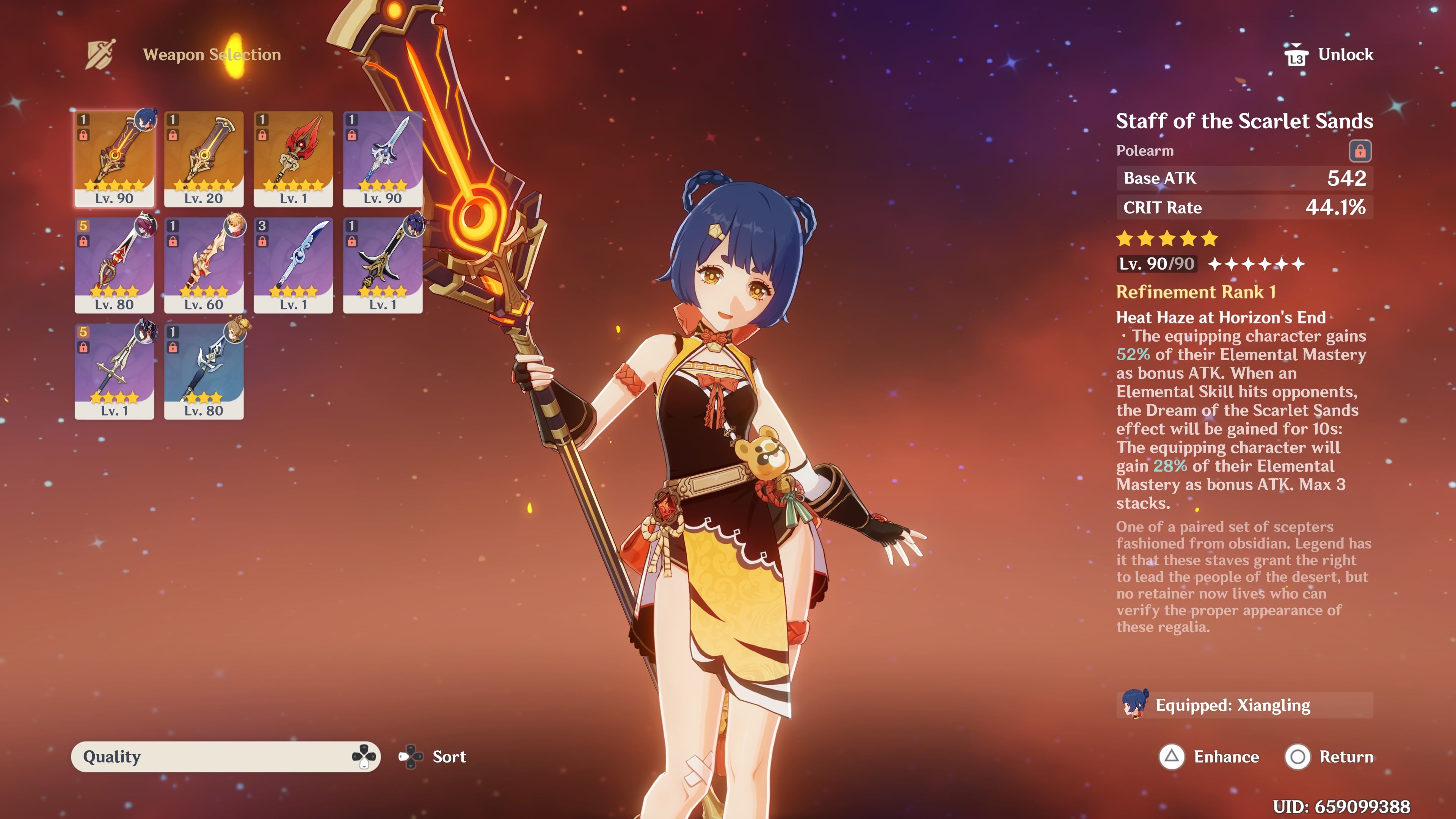Click the D-pad icon inside the Quality bar

pos(364,757)
